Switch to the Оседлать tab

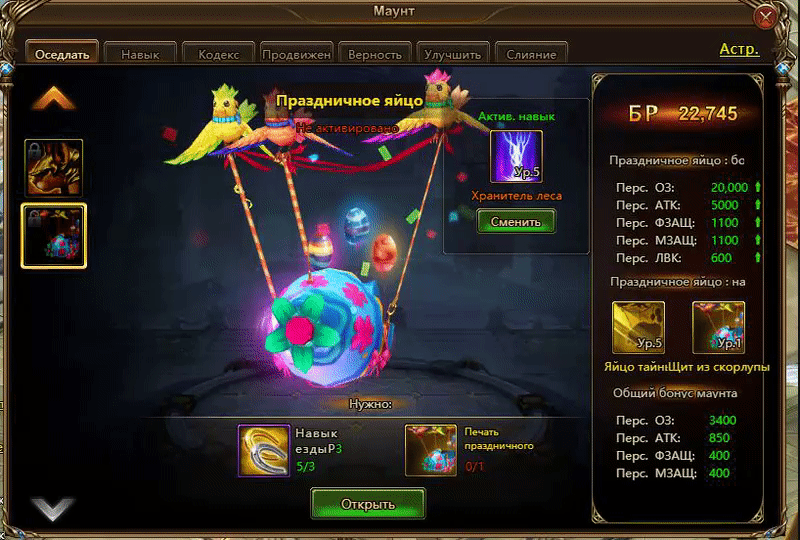62,54
